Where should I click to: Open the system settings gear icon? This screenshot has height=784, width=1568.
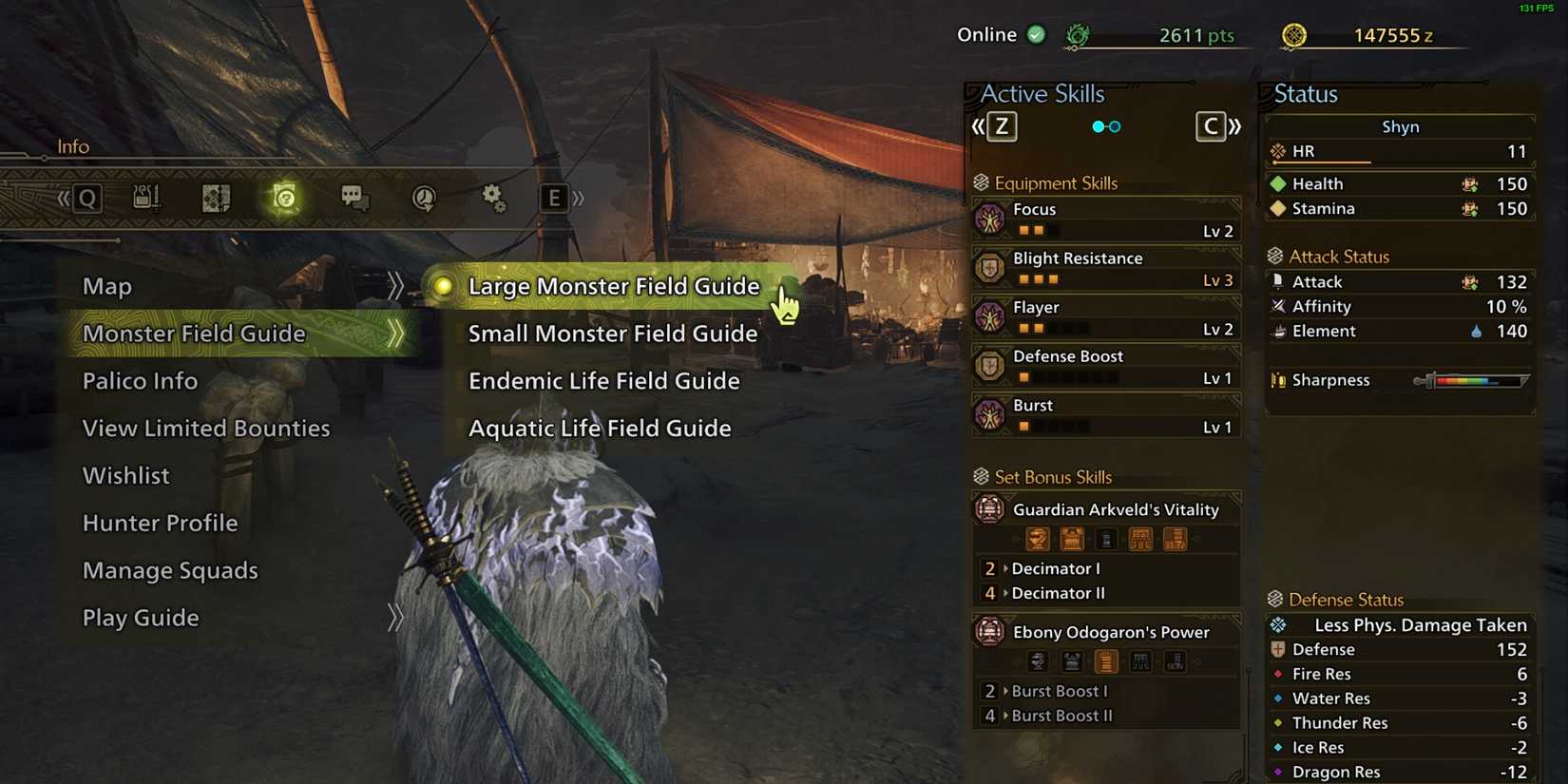492,197
